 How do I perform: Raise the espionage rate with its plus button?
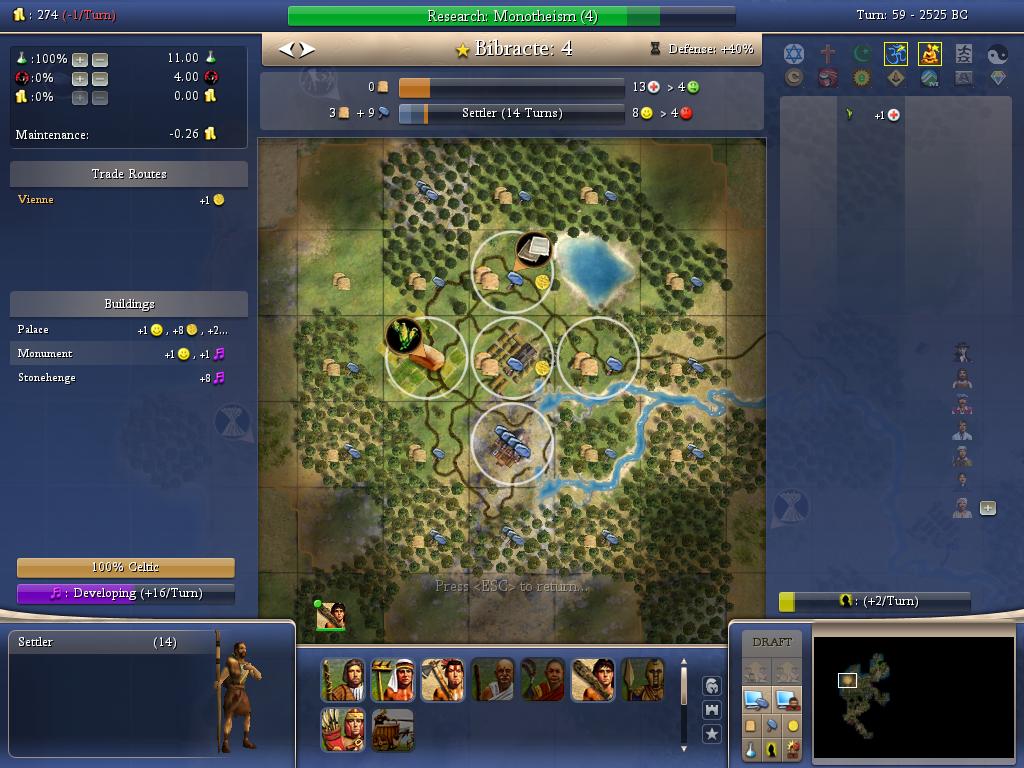80,78
